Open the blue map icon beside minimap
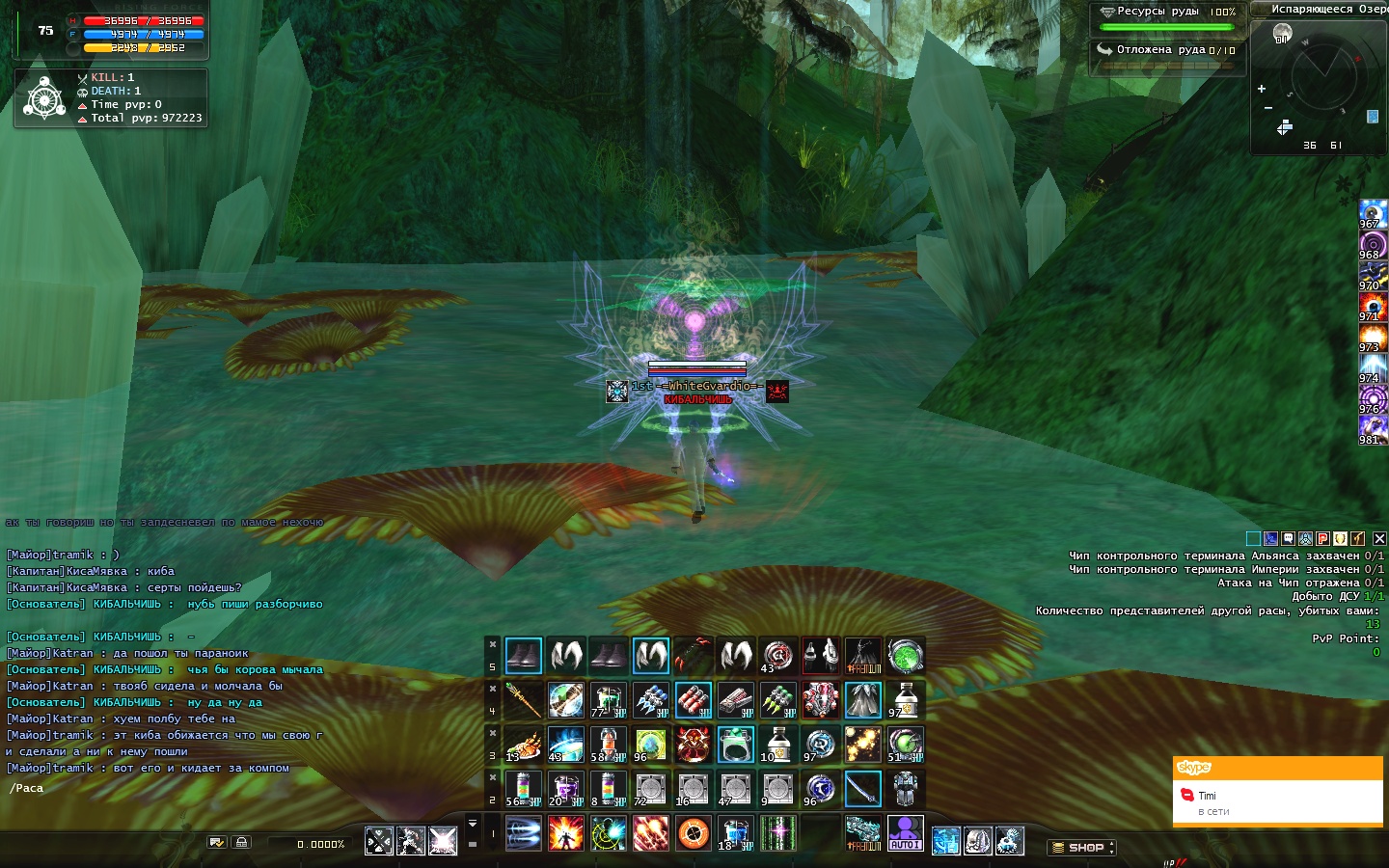The image size is (1389, 868). 1373,117
